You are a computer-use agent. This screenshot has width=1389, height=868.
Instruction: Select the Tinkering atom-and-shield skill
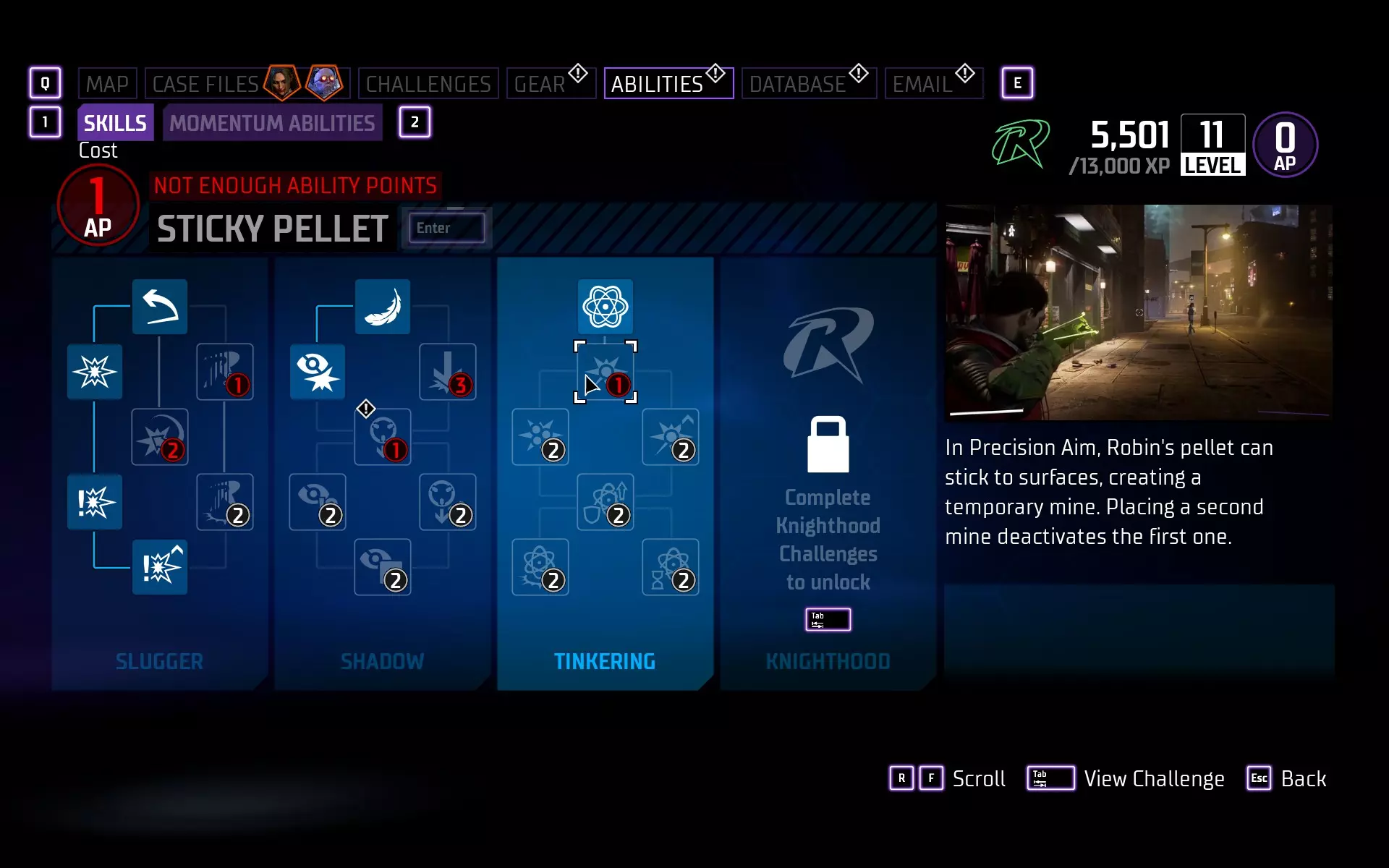click(x=606, y=502)
